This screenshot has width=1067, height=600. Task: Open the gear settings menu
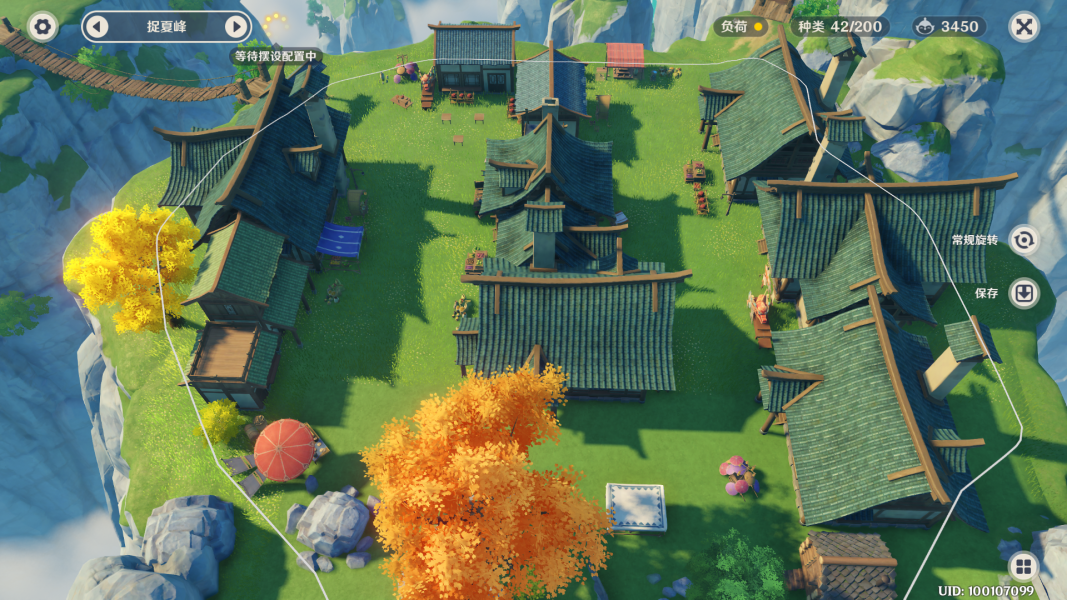coord(42,26)
